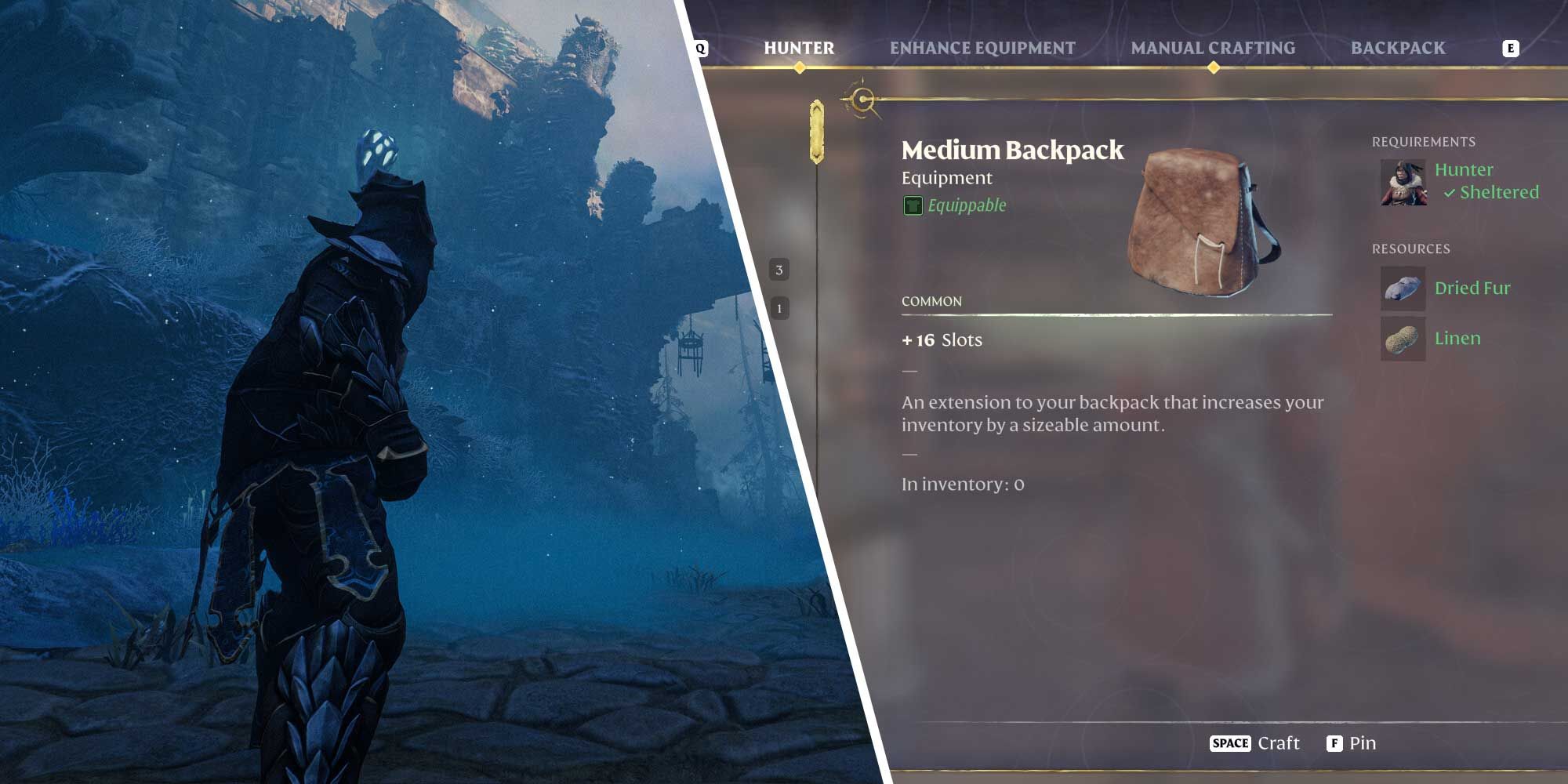
Task: Click the recipe badge showing 3
Action: click(779, 269)
